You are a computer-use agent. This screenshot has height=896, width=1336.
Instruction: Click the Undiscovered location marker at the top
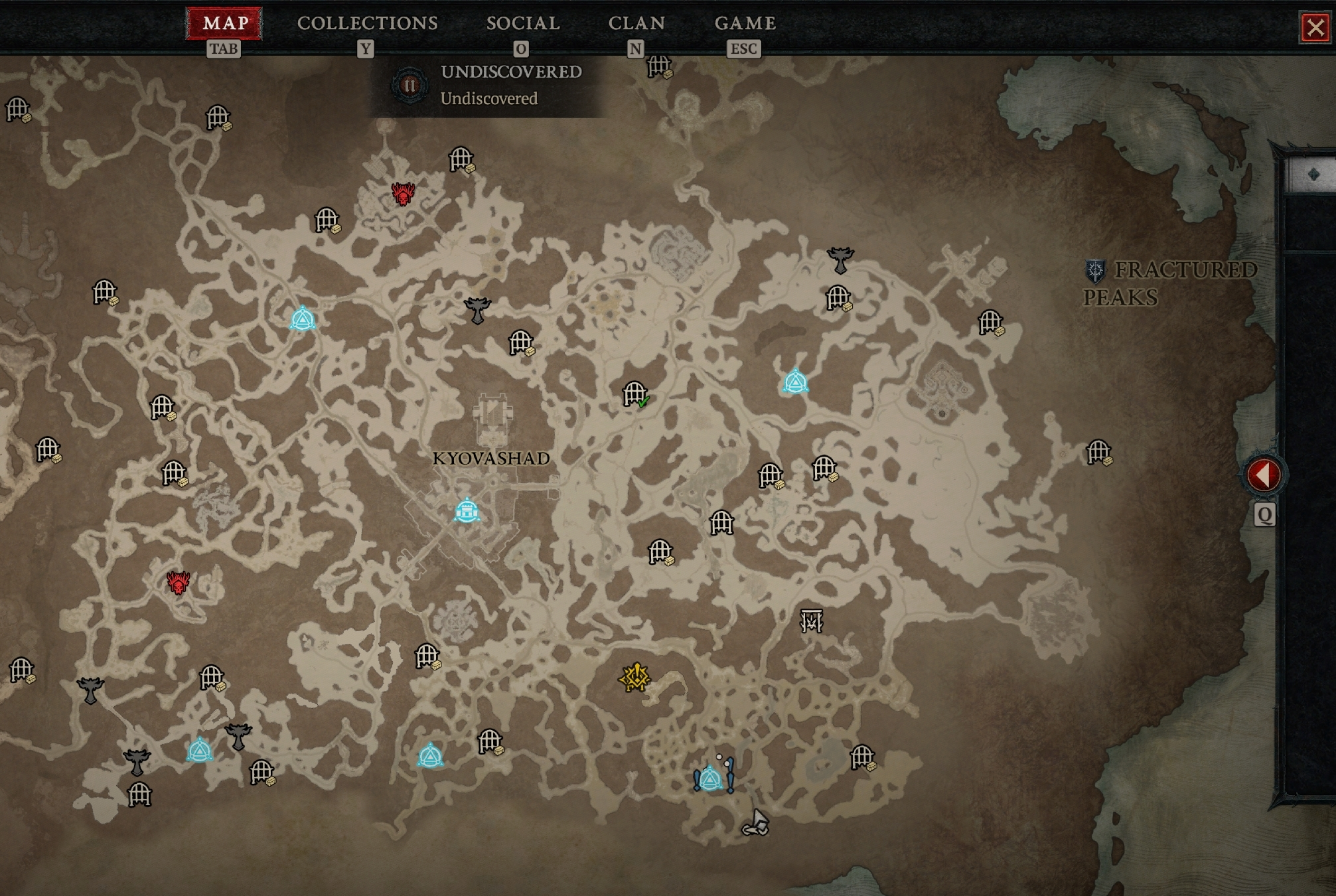pos(409,84)
